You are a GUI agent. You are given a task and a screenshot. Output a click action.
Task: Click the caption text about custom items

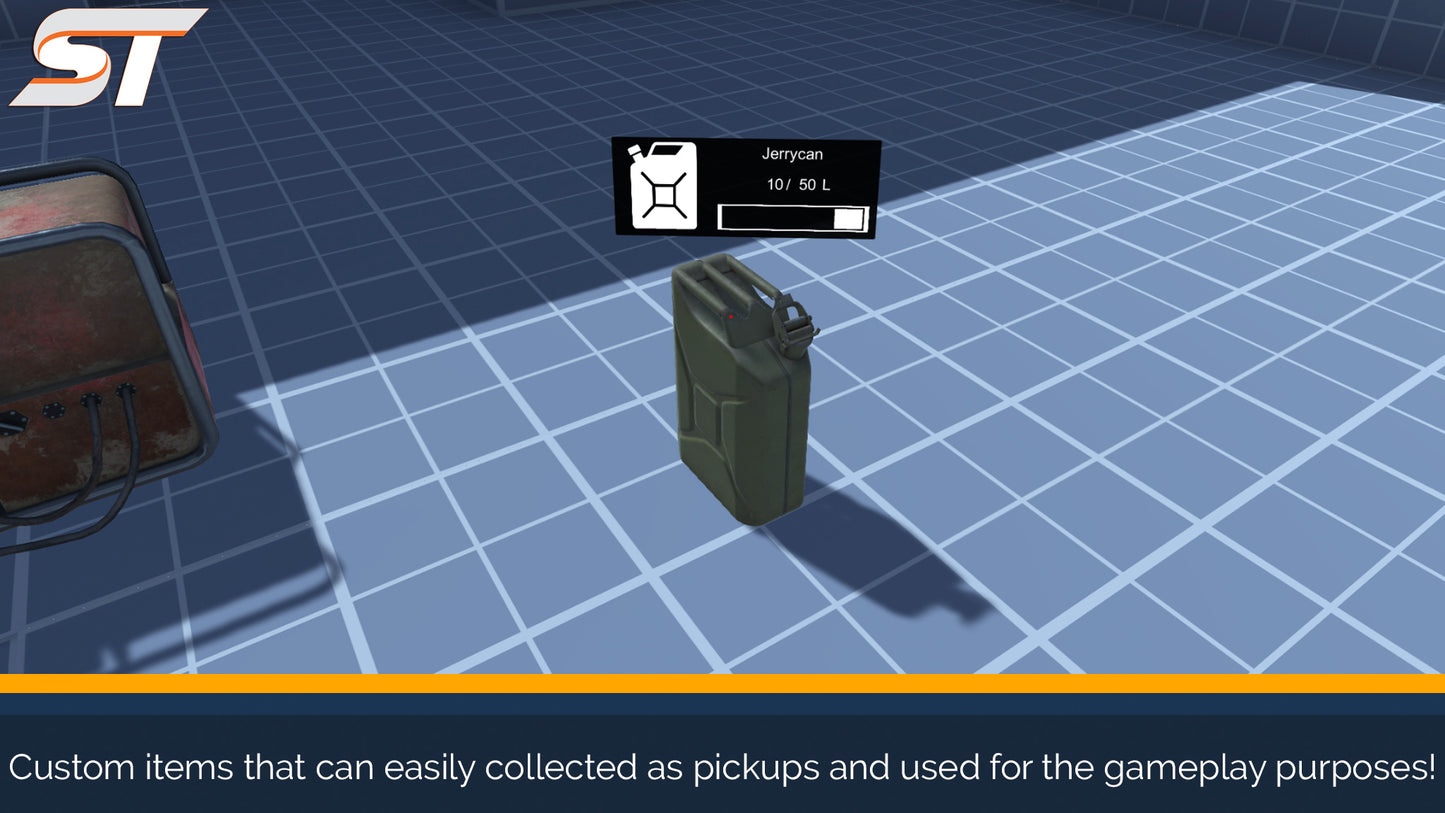[x=722, y=768]
